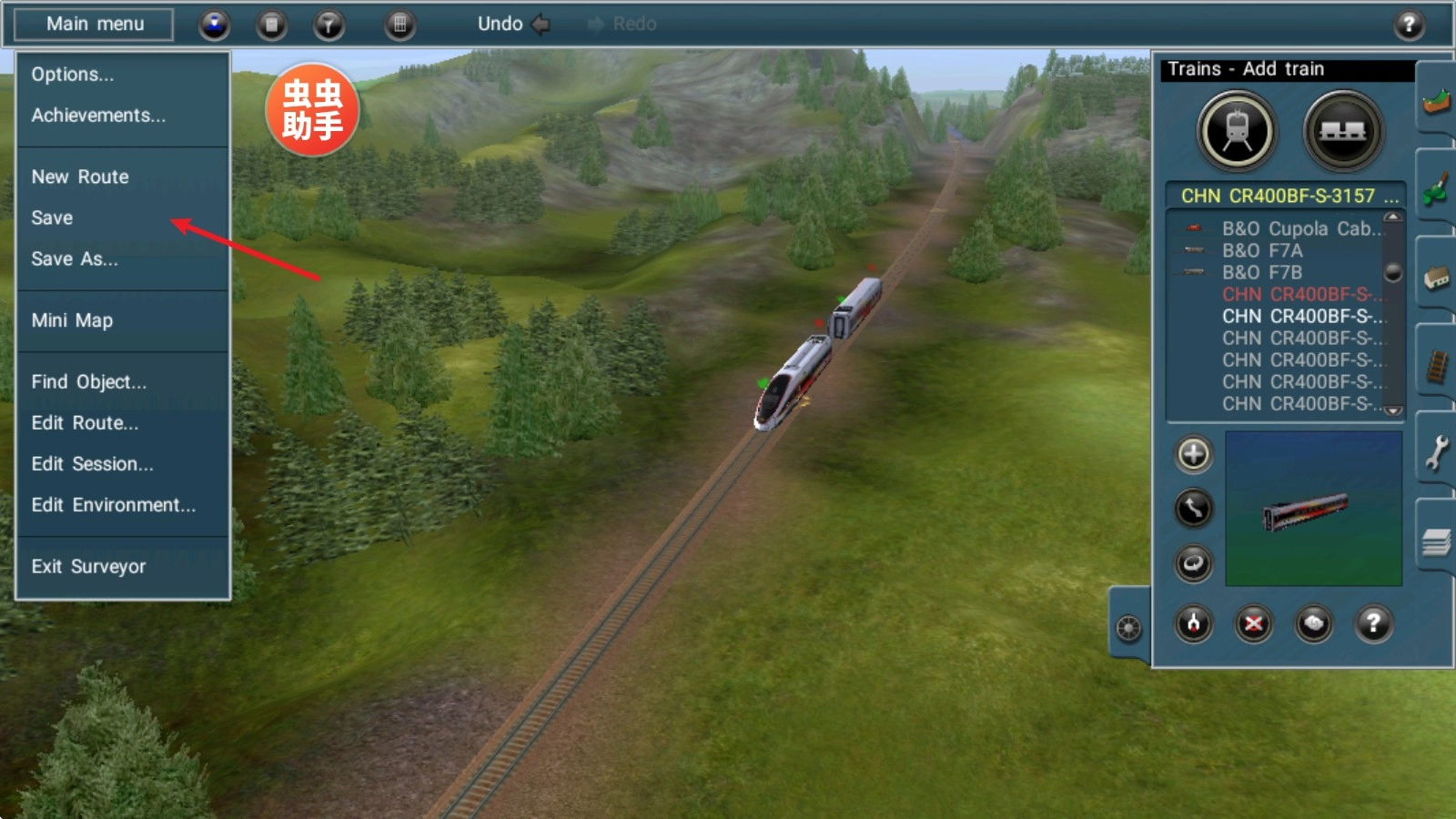Screen dimensions: 1456x819
Task: Undo the last action
Action: click(x=513, y=25)
